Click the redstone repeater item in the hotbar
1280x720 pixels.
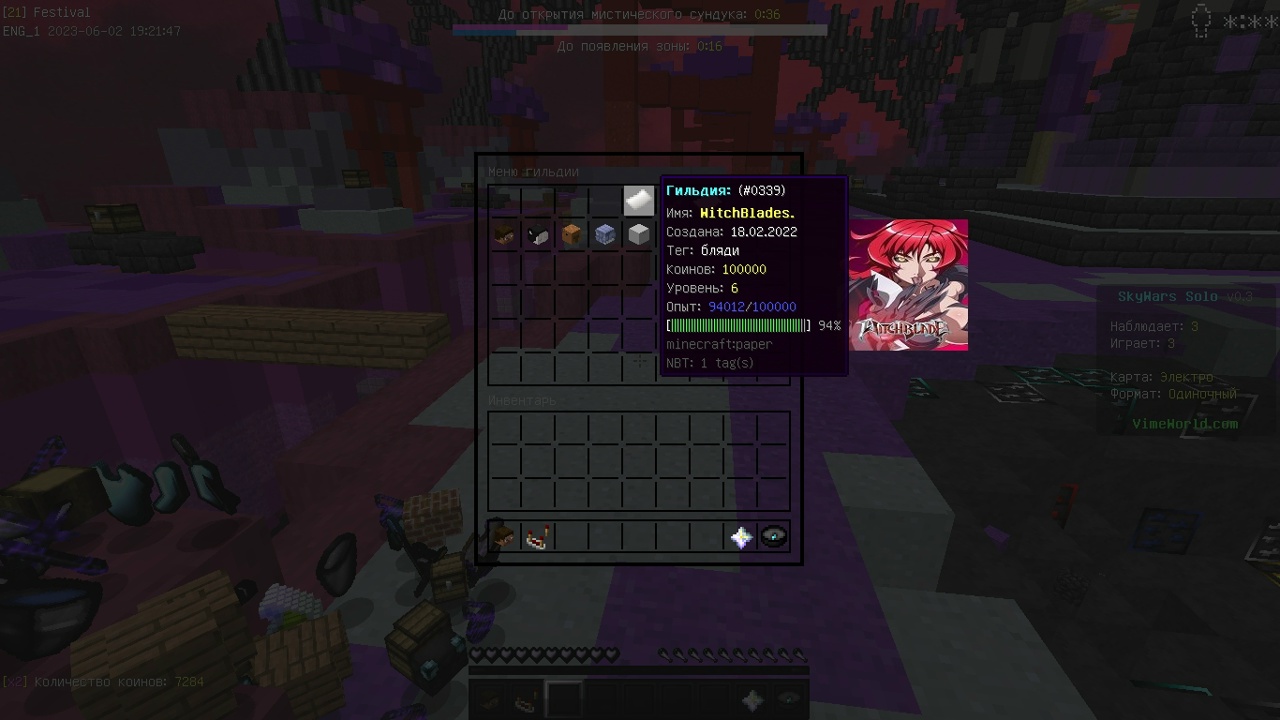pos(538,536)
